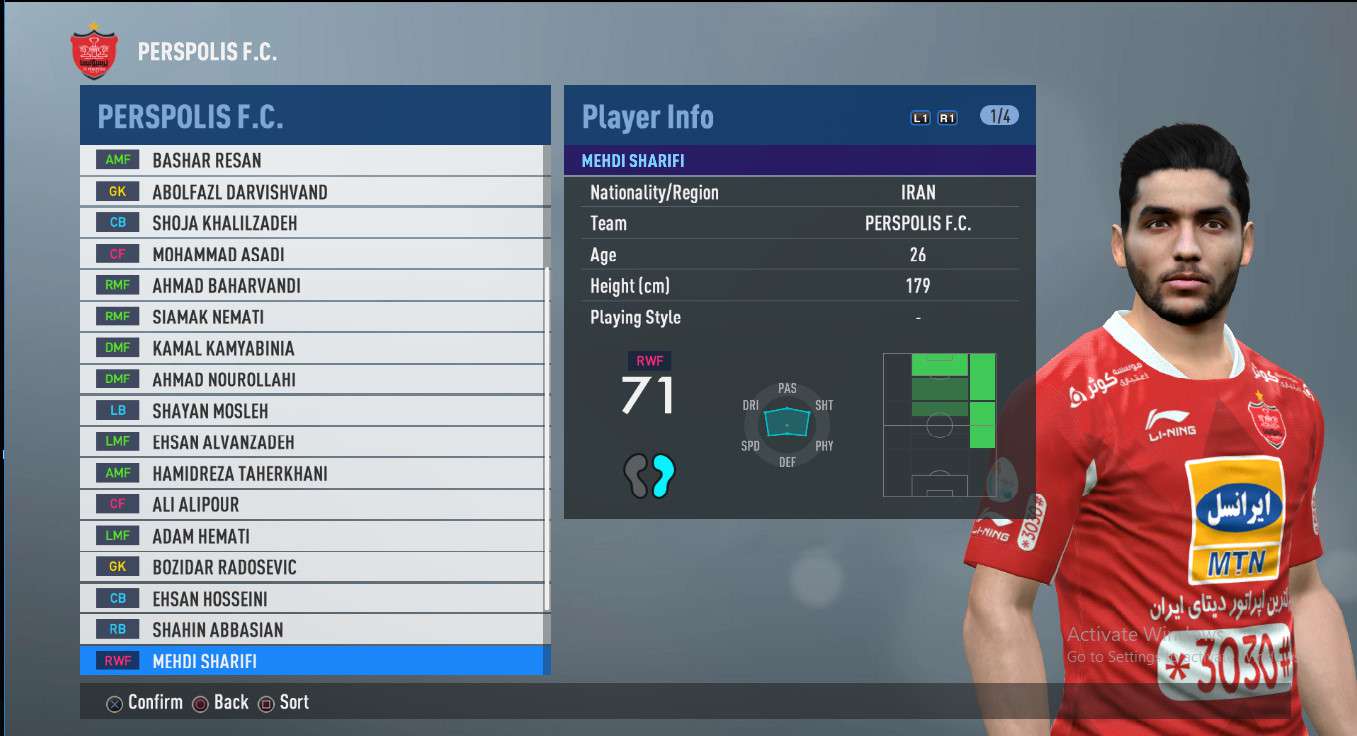
Task: Click the 1/4 Player Info page indicator
Action: pos(1000,116)
